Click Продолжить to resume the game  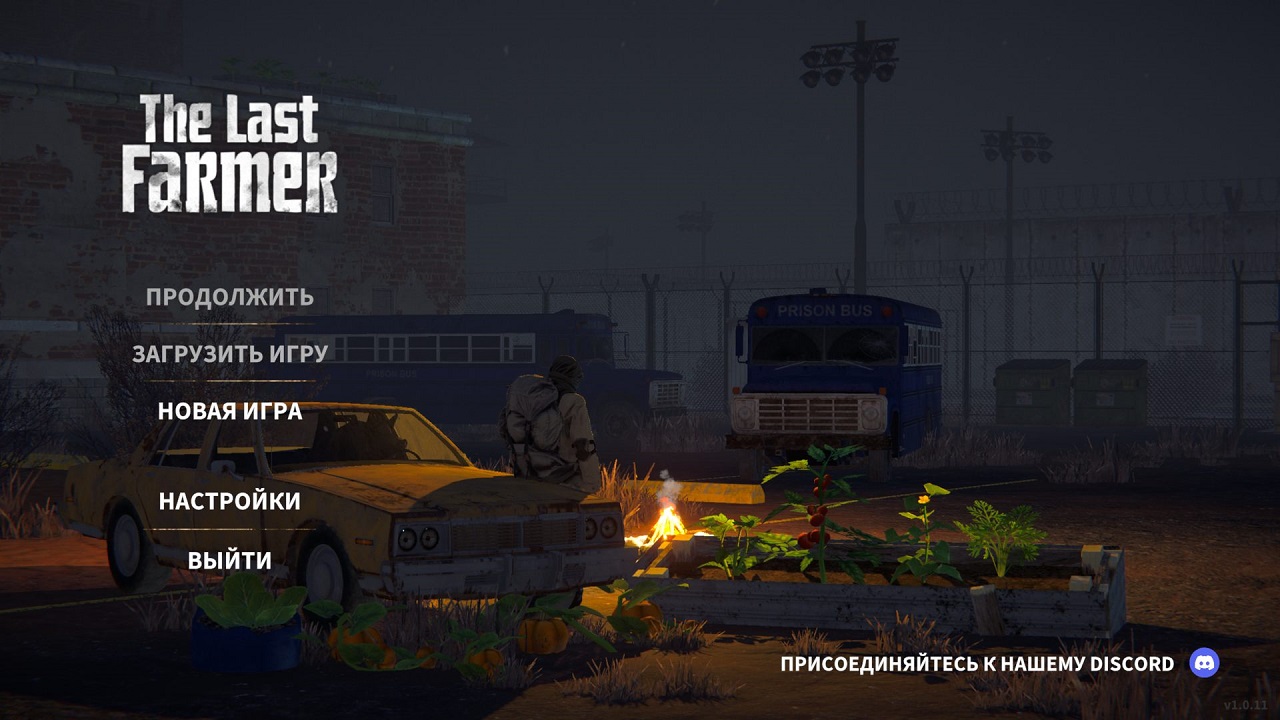229,297
